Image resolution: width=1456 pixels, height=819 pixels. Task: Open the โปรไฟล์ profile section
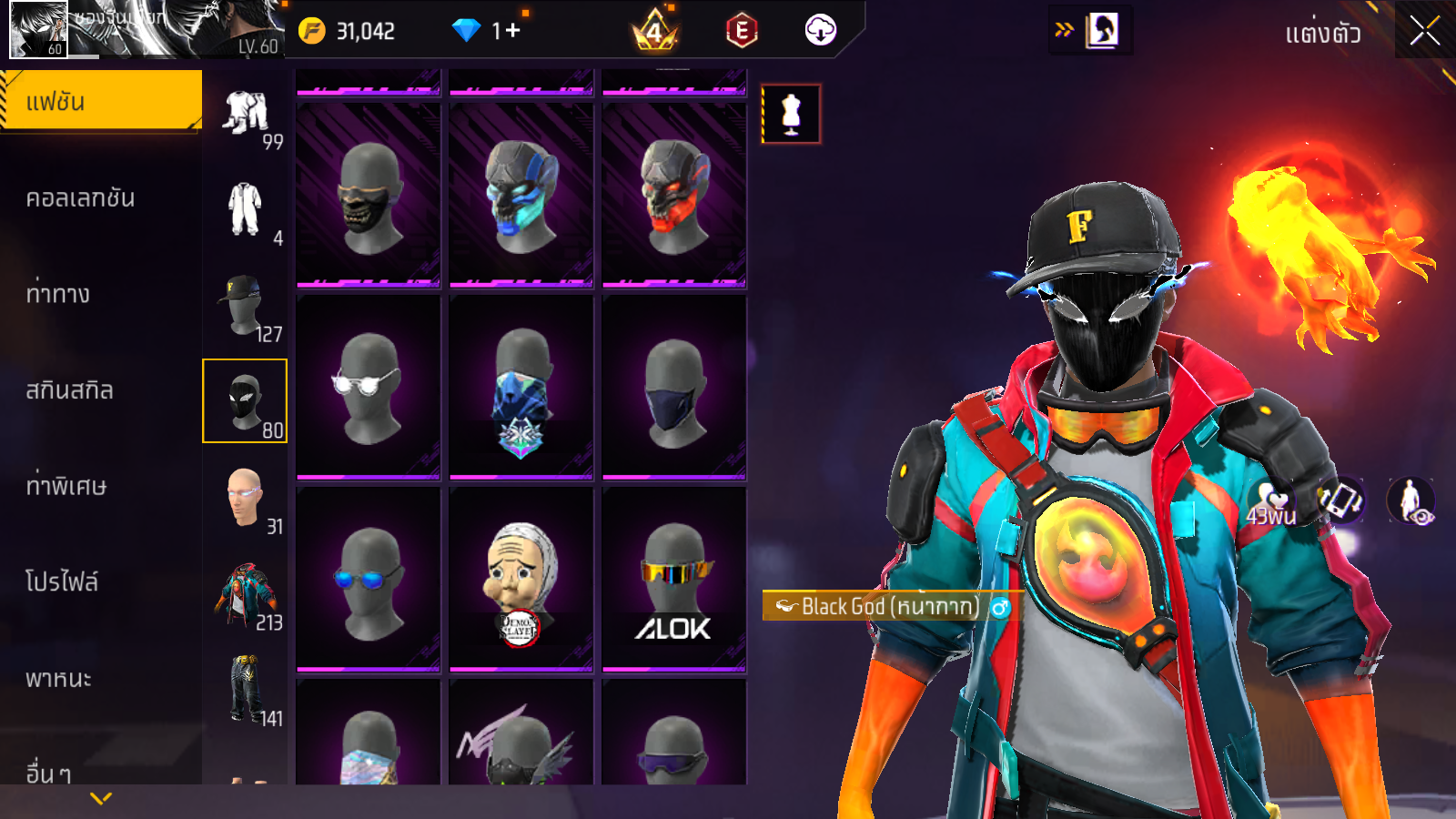[62, 582]
